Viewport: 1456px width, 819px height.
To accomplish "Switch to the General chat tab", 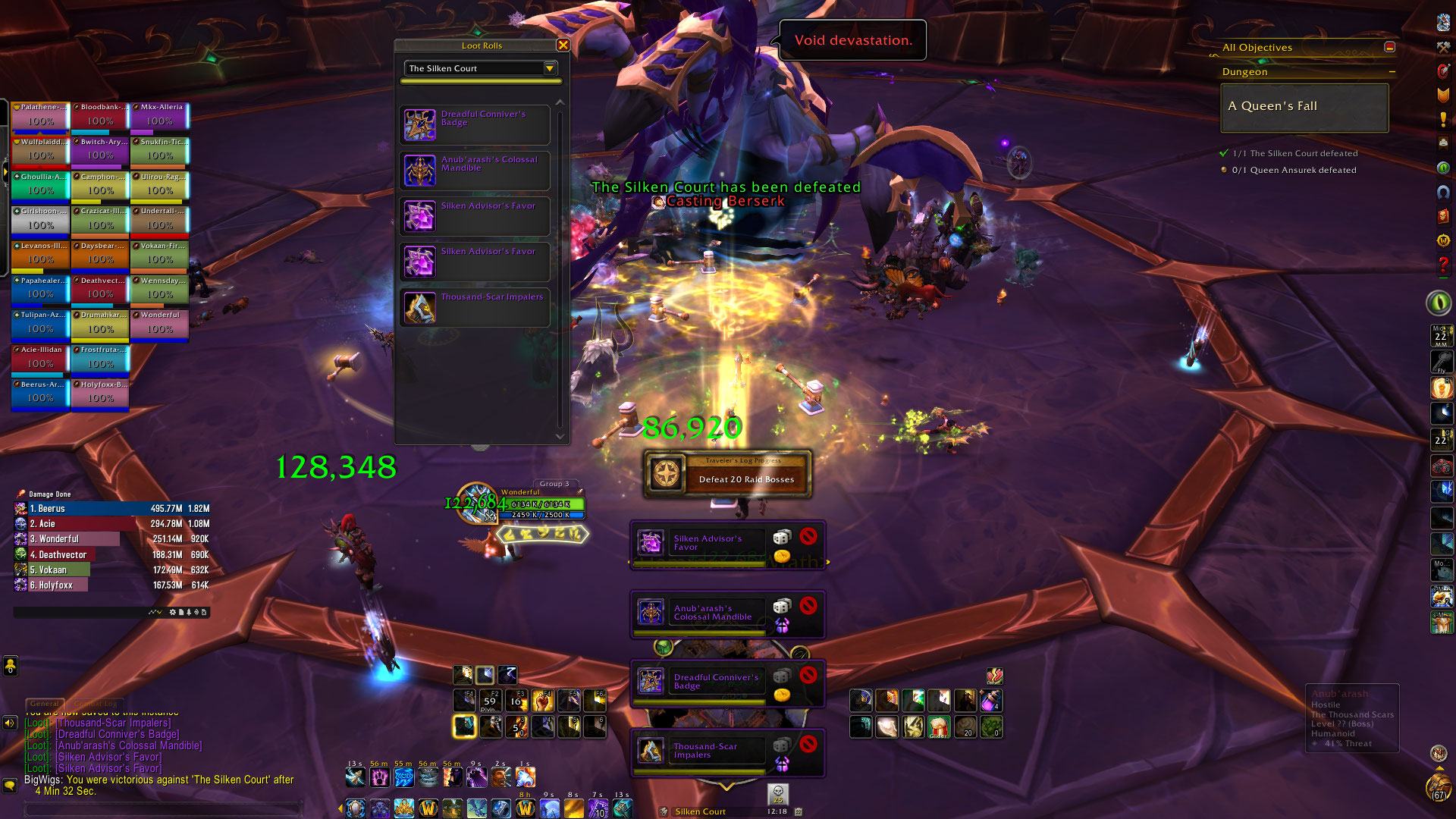I will (x=45, y=704).
